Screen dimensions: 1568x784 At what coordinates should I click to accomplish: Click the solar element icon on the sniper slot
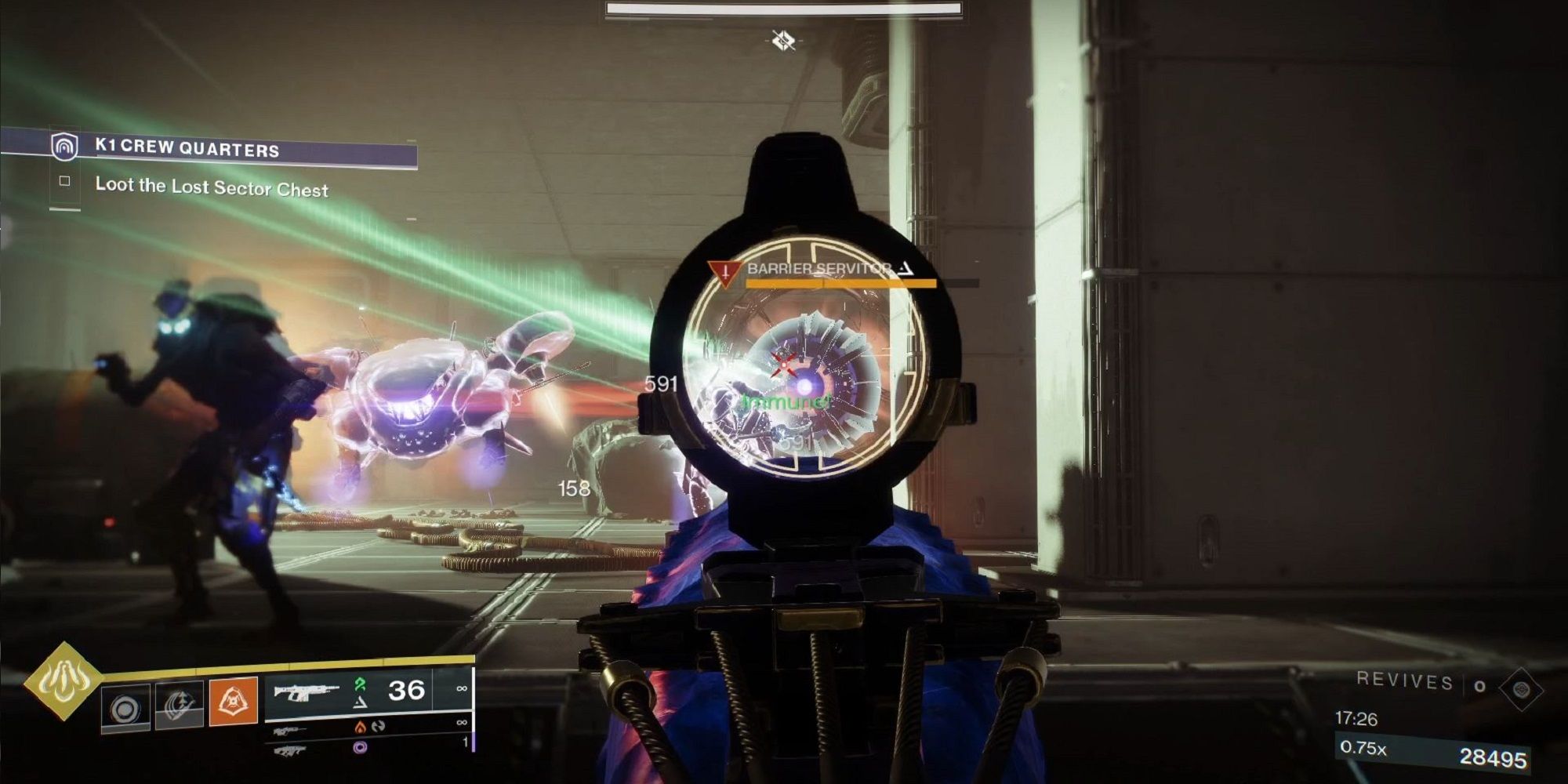tap(361, 728)
